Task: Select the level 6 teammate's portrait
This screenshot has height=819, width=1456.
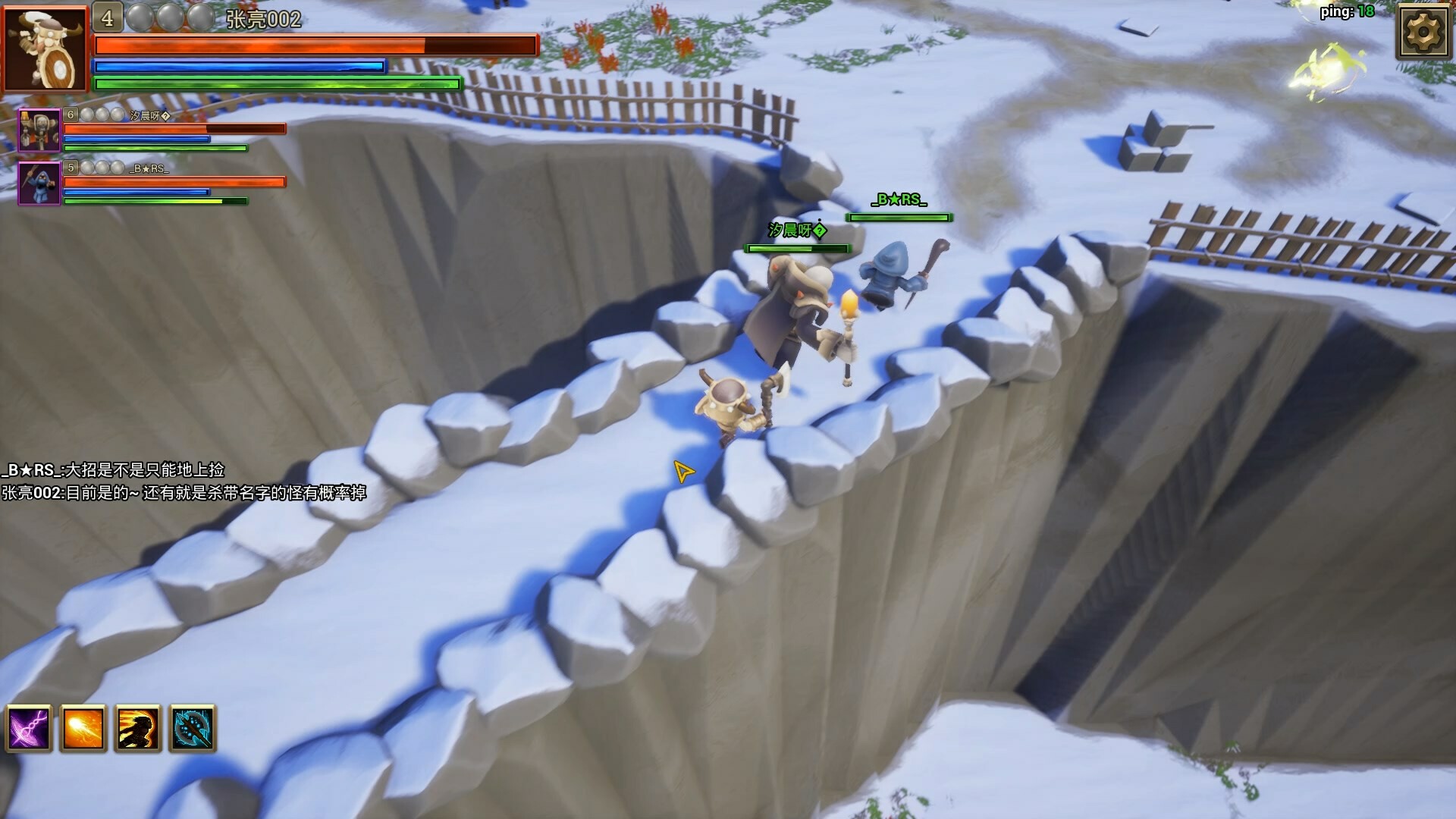Action: pyautogui.click(x=39, y=130)
